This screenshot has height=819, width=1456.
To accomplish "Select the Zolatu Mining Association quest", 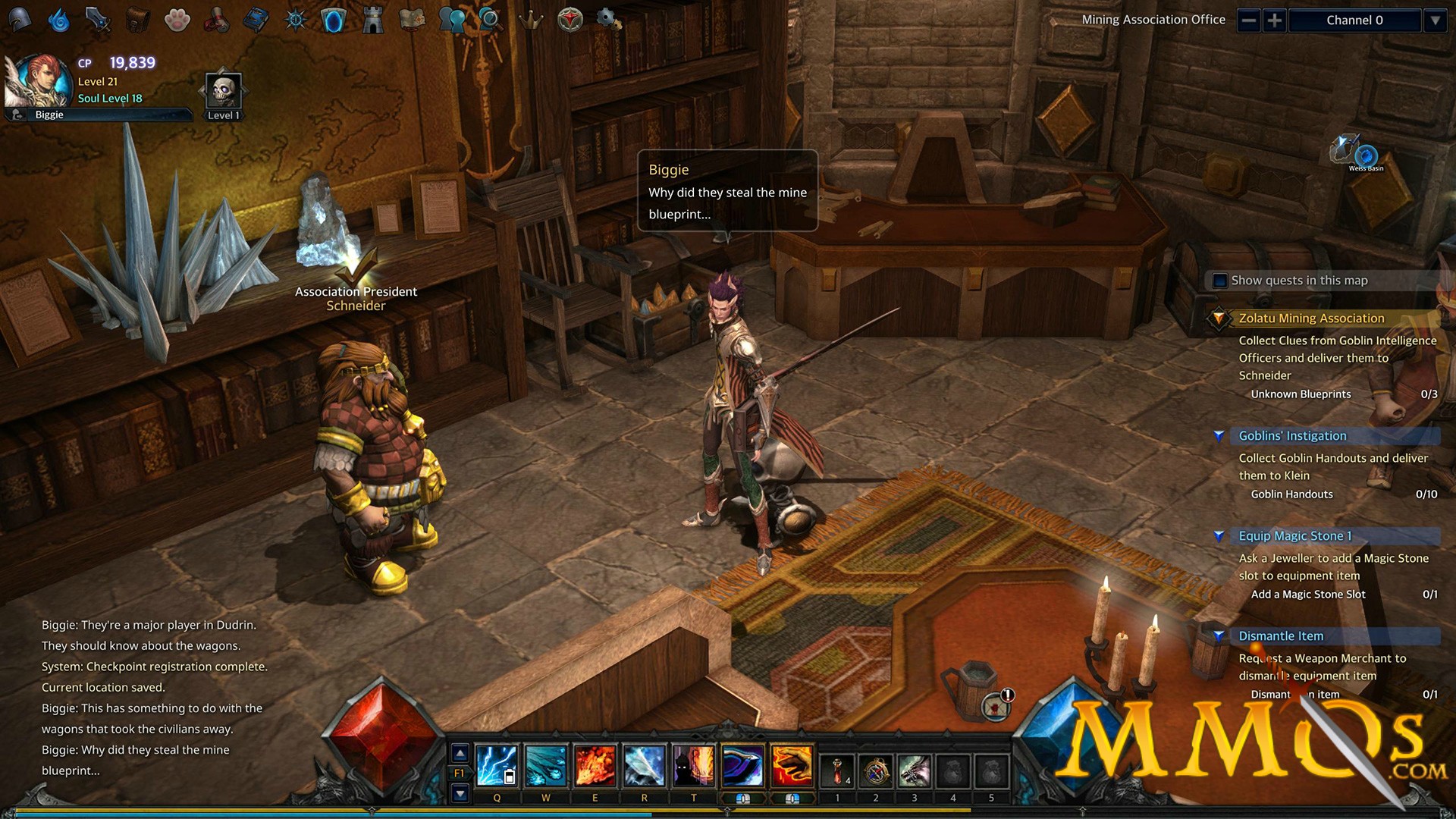I will tap(1311, 318).
